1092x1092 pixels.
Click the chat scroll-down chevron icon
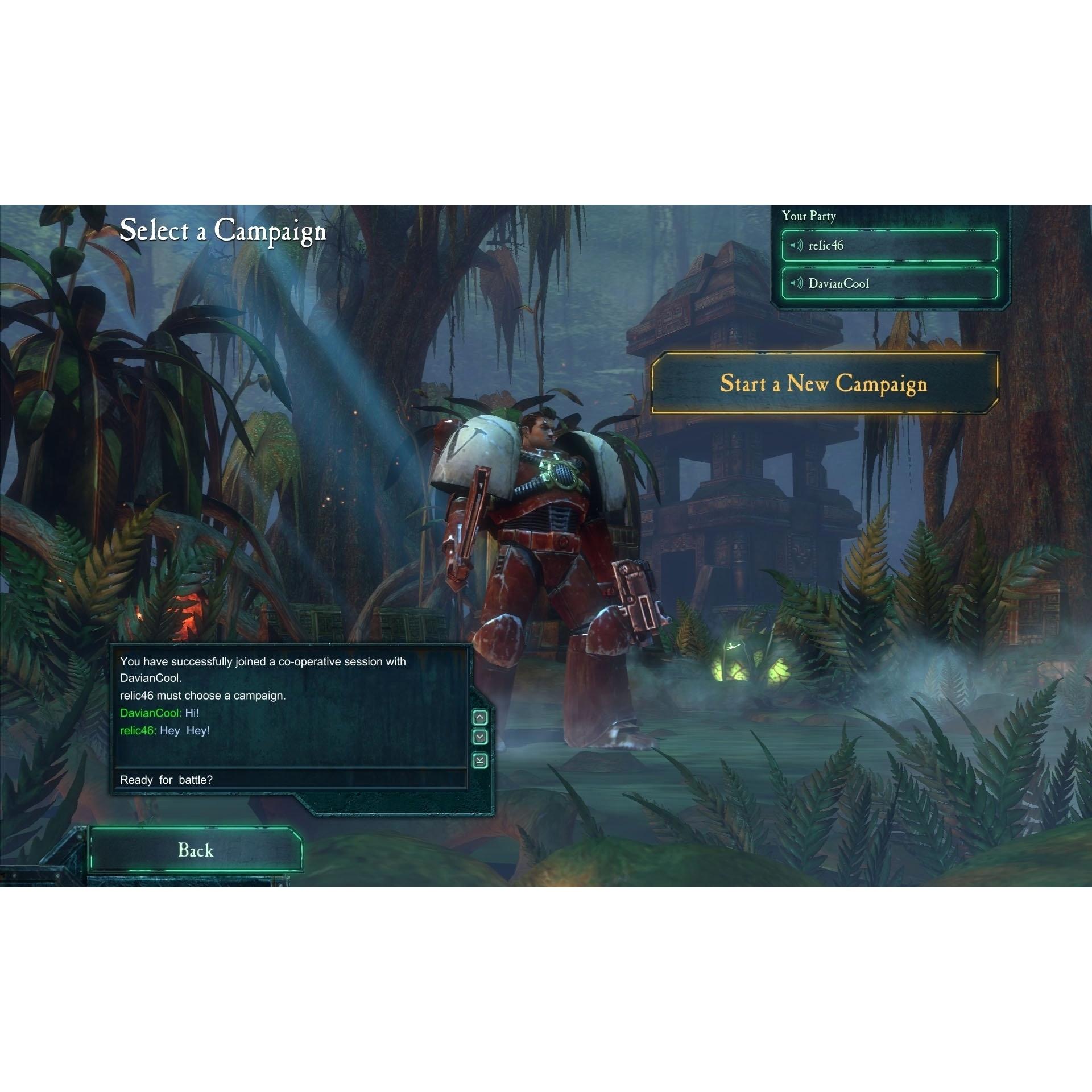(479, 736)
